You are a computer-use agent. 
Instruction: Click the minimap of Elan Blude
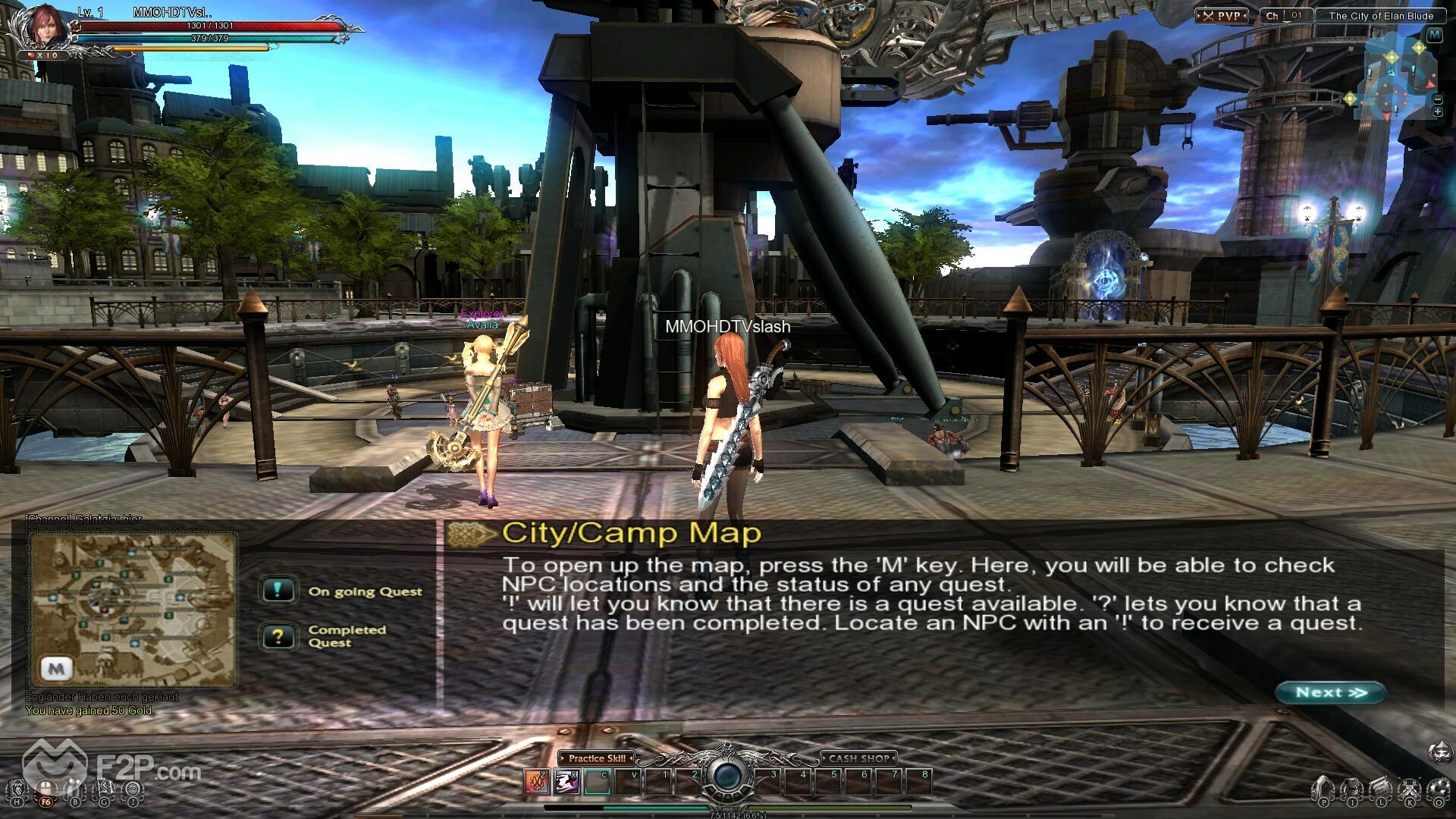(x=1393, y=80)
